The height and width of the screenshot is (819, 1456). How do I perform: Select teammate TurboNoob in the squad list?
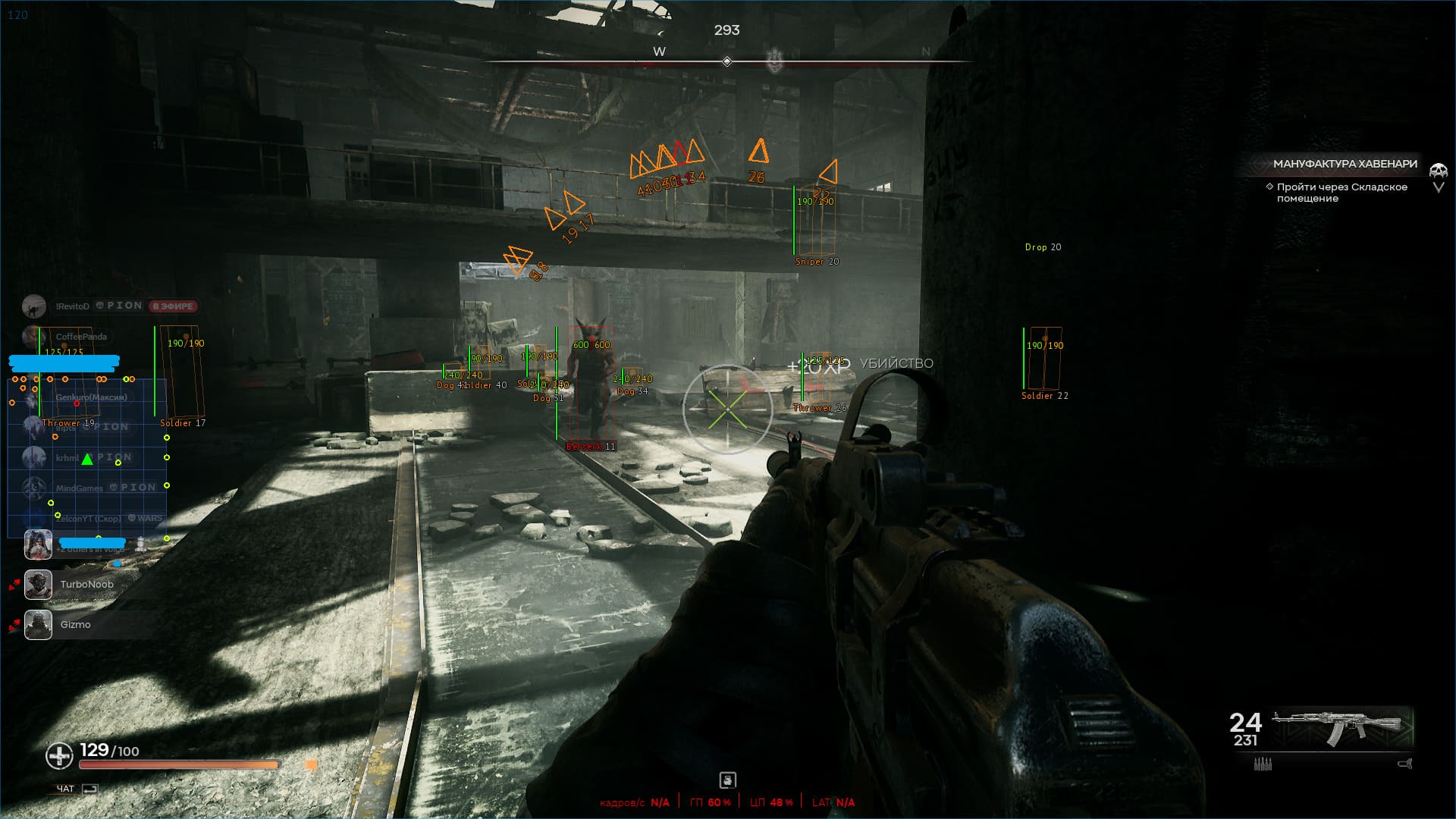tap(86, 585)
